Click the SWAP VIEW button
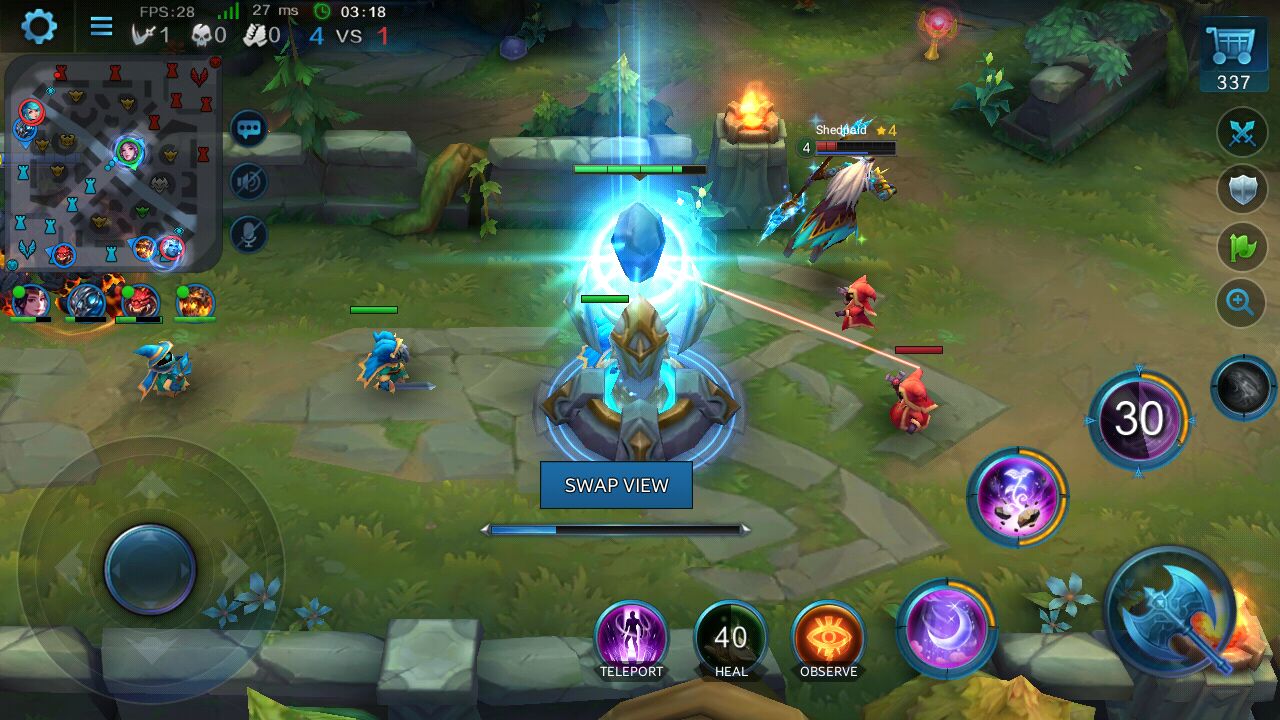Viewport: 1280px width, 720px height. tap(616, 485)
